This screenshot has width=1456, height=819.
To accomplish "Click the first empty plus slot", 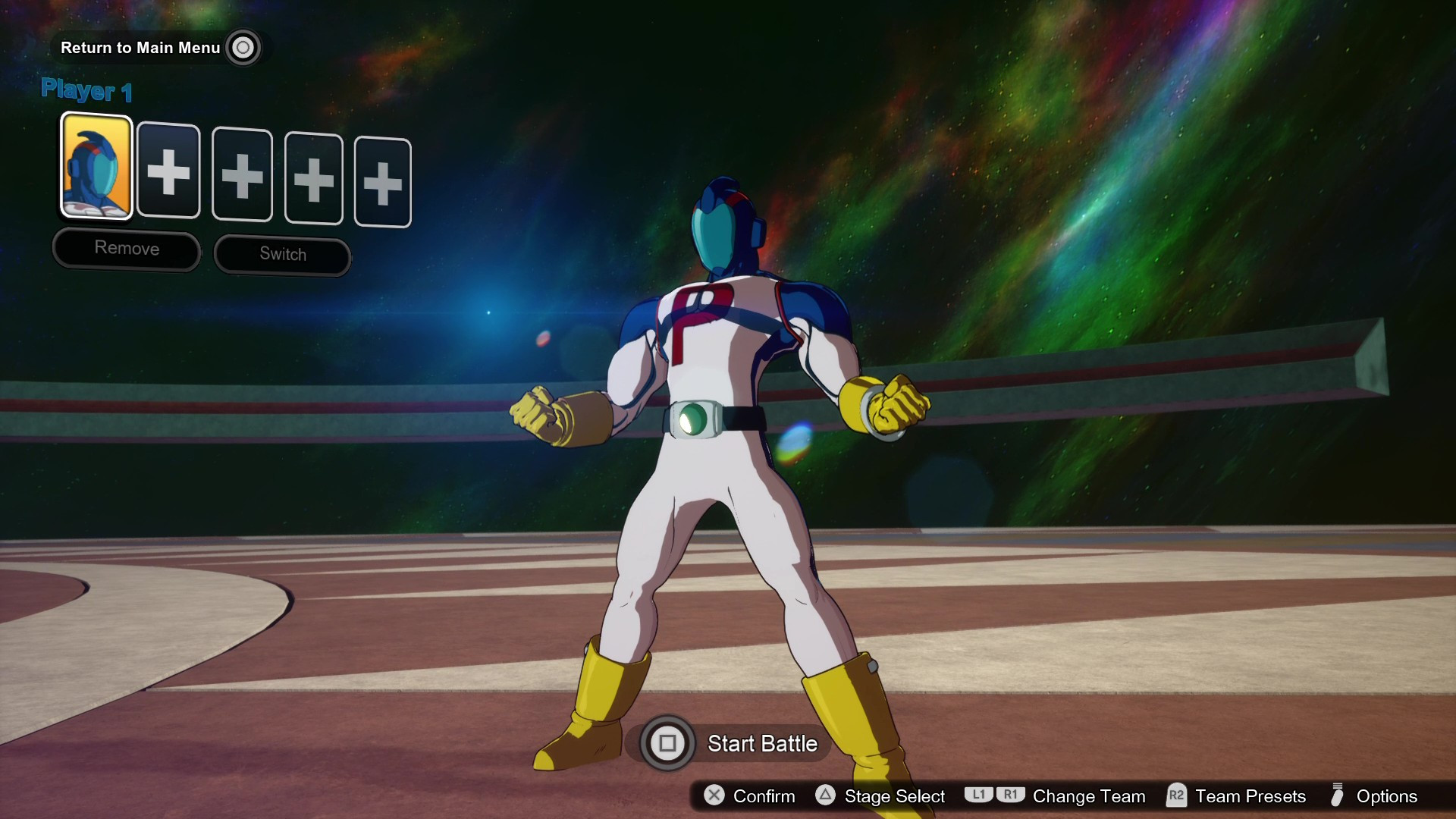I will click(x=168, y=173).
